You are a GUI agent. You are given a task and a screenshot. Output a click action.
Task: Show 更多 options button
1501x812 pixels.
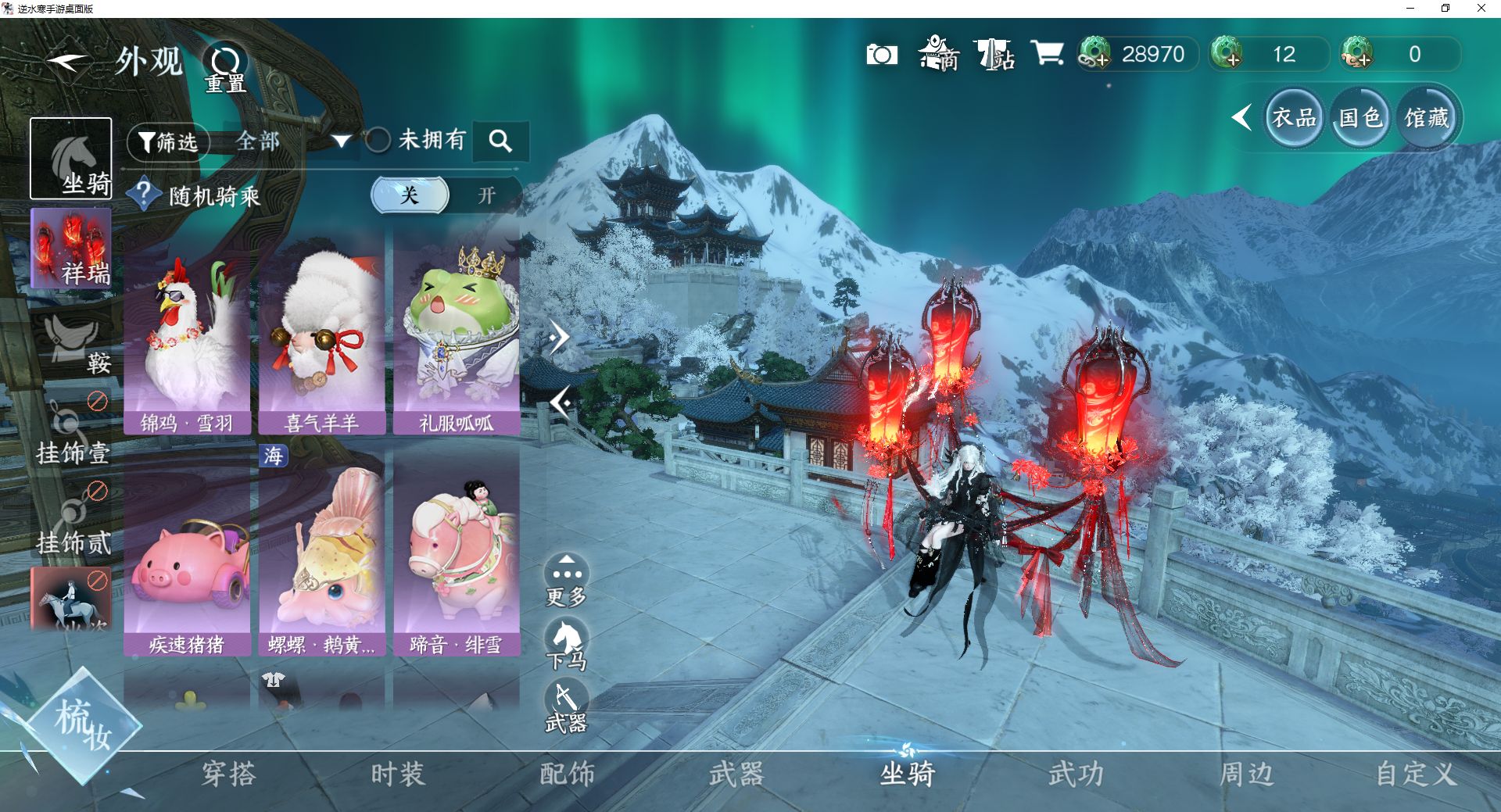[x=566, y=581]
